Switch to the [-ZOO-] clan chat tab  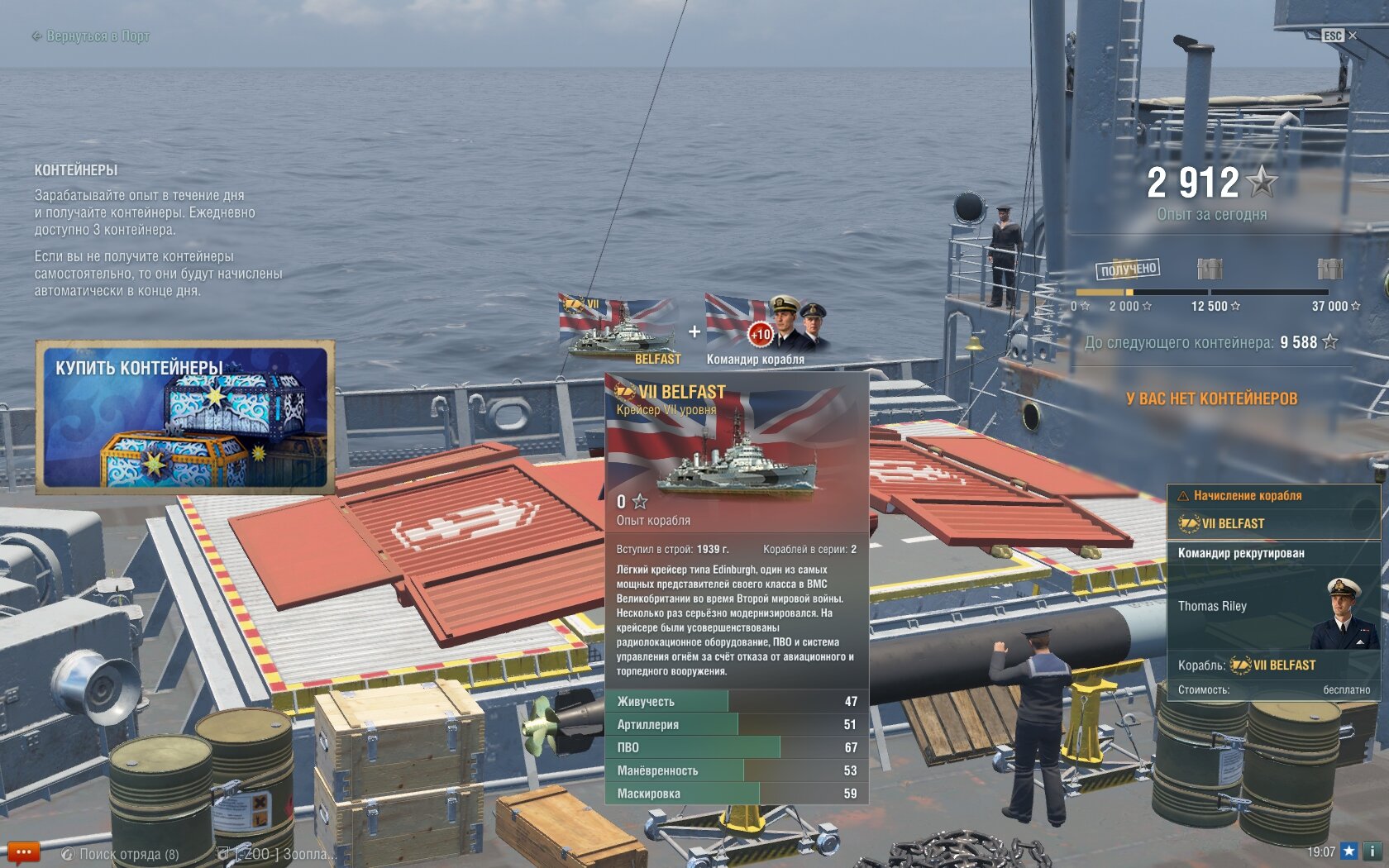[x=277, y=854]
